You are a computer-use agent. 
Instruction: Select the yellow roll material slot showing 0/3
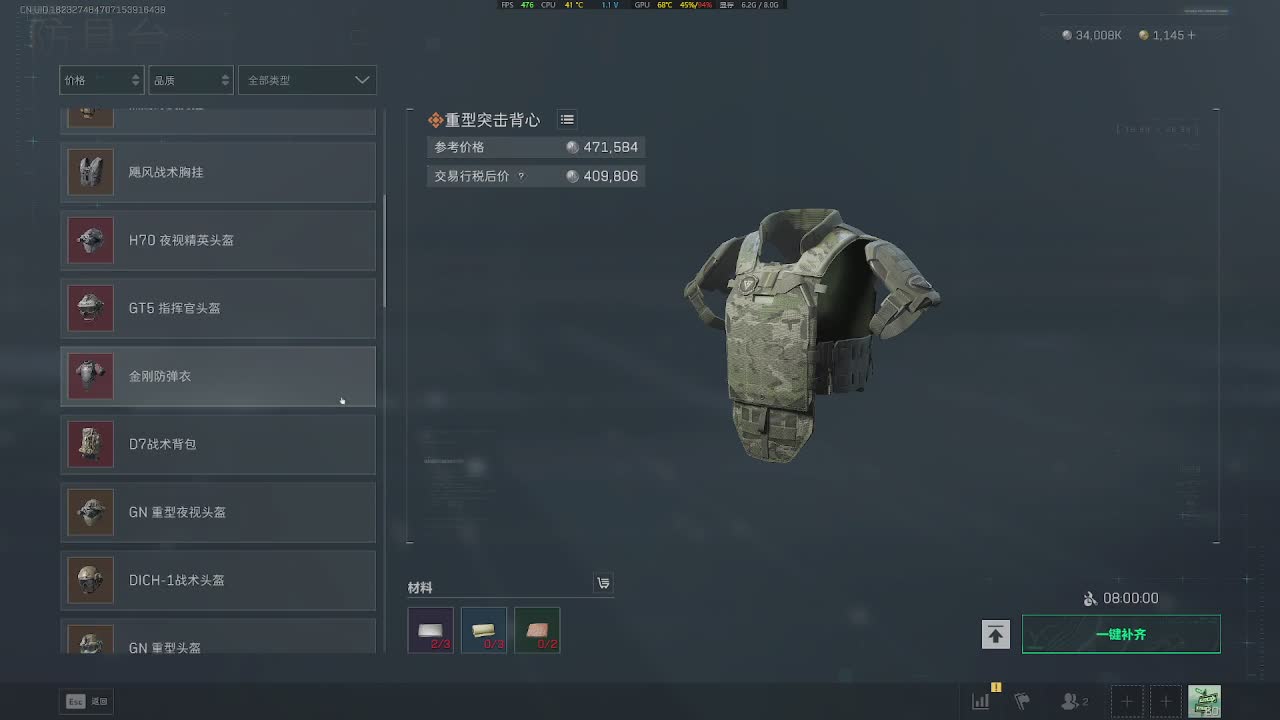484,630
